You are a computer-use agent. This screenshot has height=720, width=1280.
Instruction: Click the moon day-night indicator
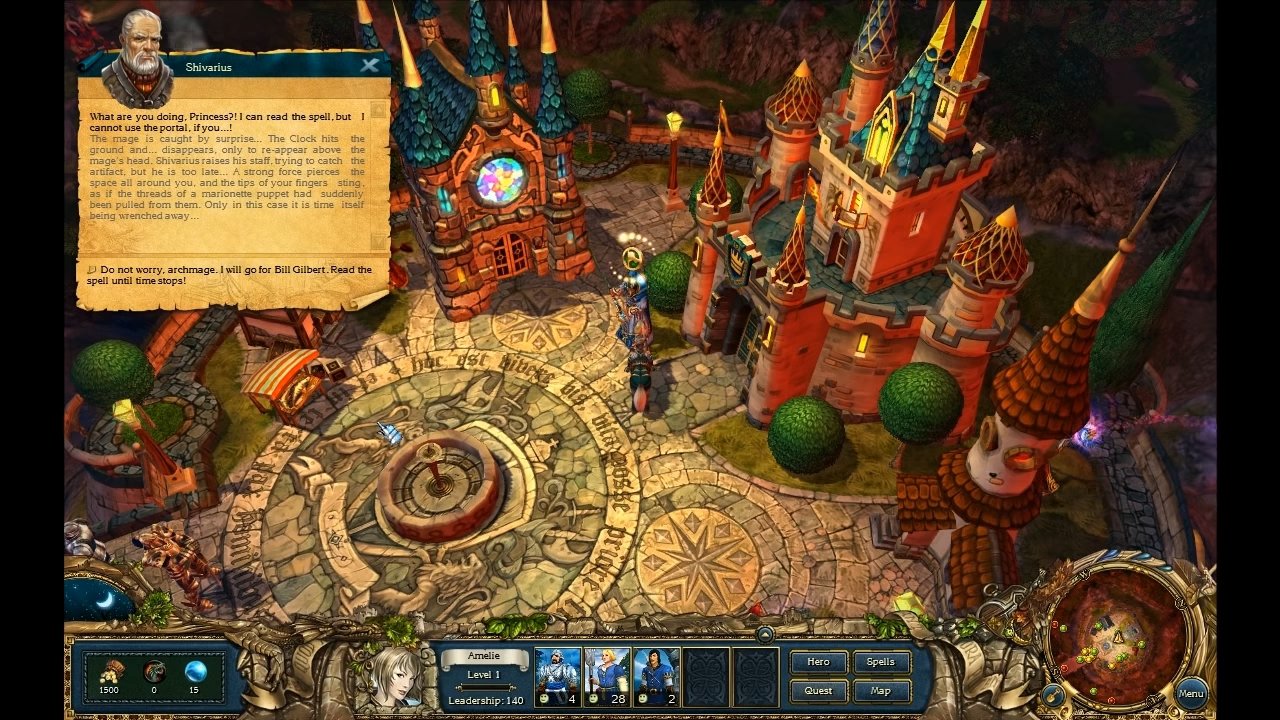[x=101, y=600]
